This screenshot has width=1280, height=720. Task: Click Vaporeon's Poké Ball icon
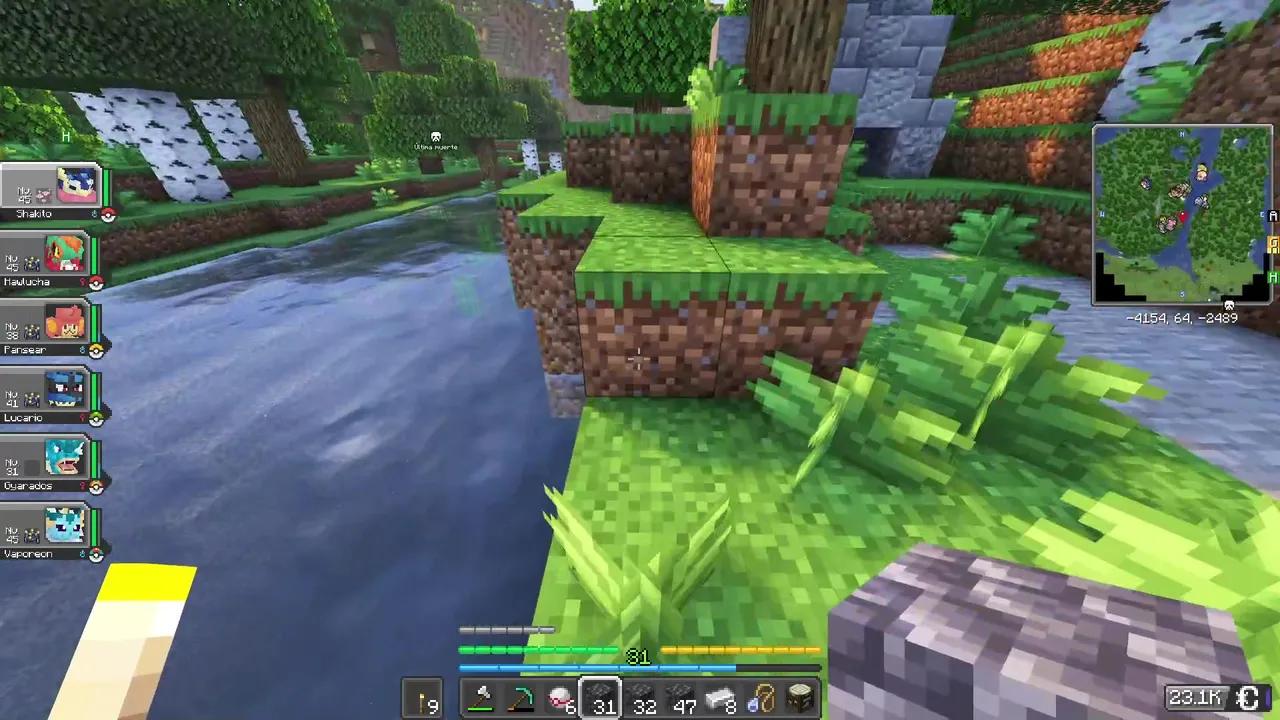96,554
